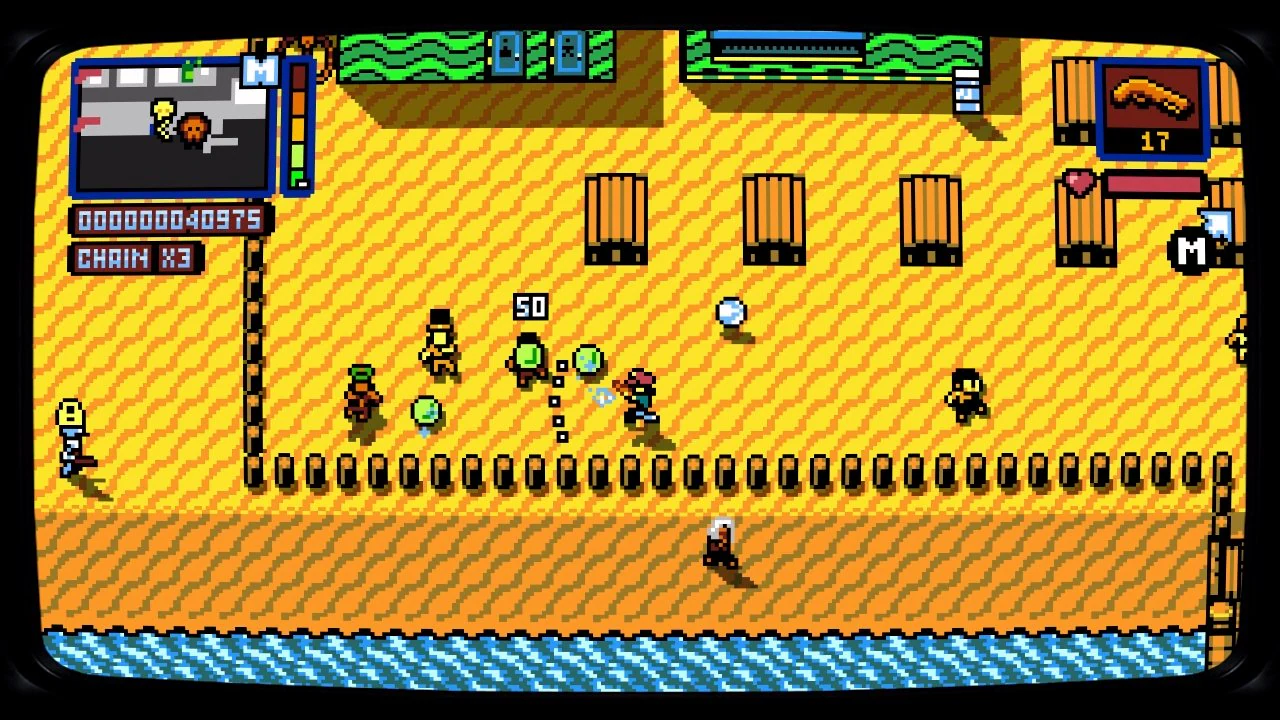Click the 50 points popup above the enemies

point(530,308)
